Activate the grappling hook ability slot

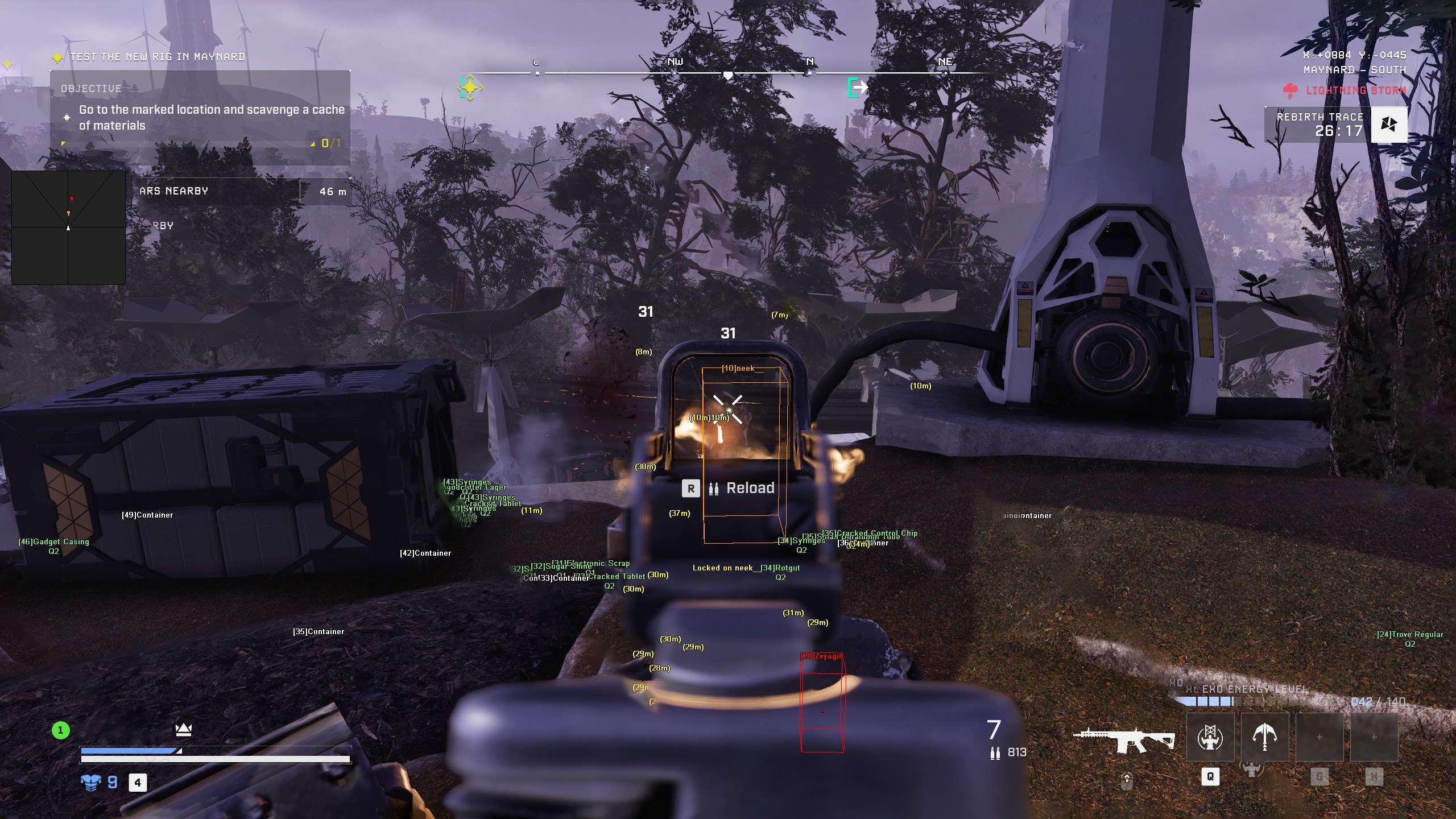1264,738
